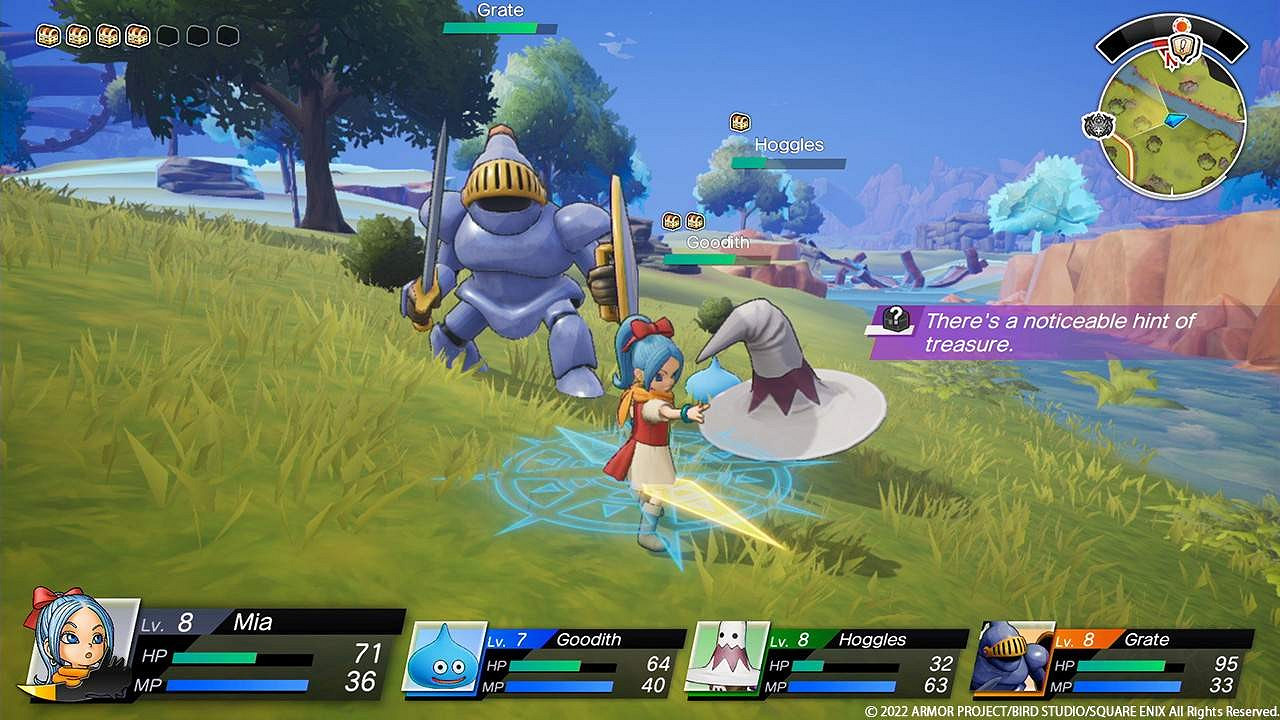Select Goodith the slime's party panel
1280x720 pixels.
(x=545, y=662)
